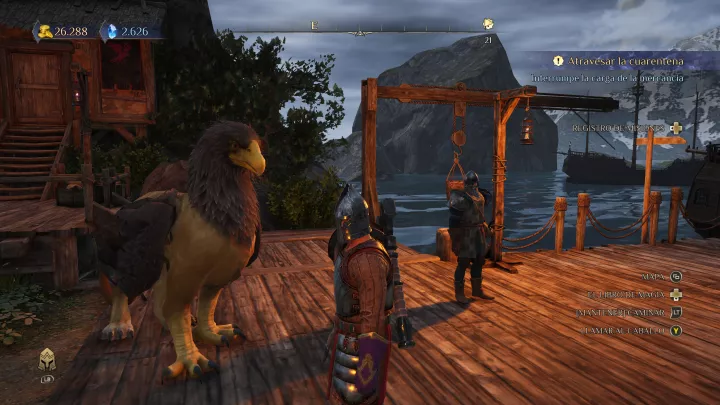Click the gold sun marker on the compass

coord(488,24)
